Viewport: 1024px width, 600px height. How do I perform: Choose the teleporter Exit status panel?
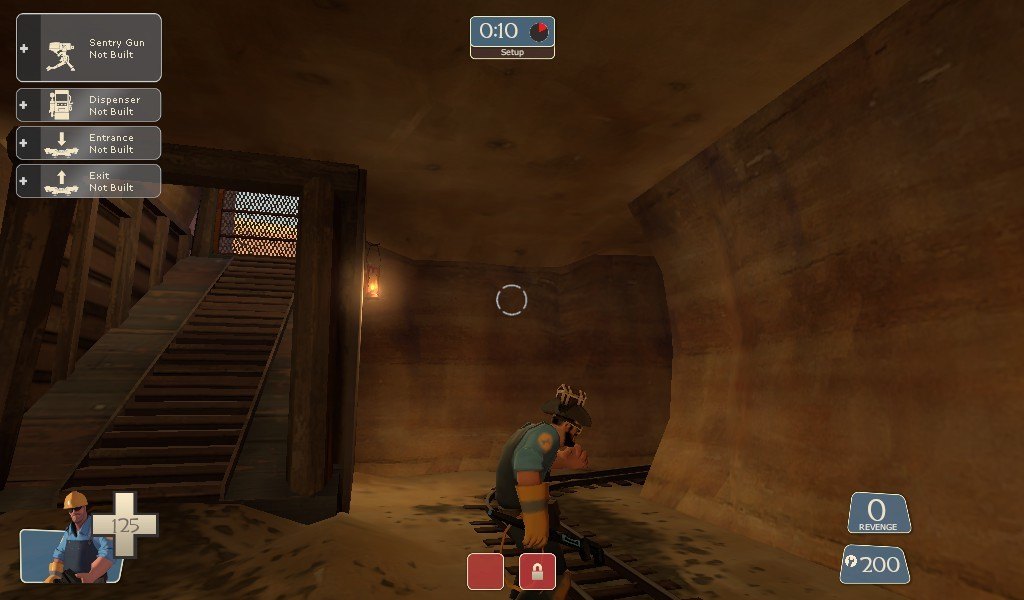coord(89,181)
